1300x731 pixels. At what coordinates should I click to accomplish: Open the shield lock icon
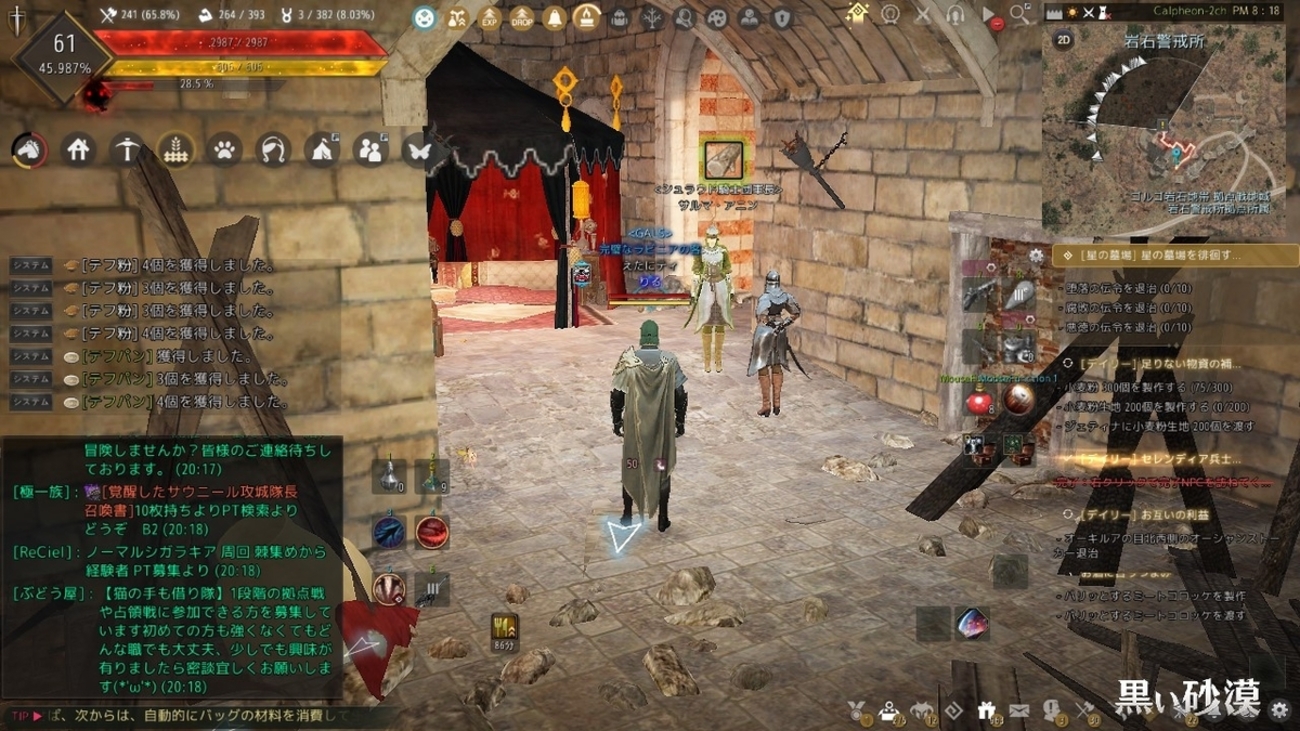coord(782,17)
